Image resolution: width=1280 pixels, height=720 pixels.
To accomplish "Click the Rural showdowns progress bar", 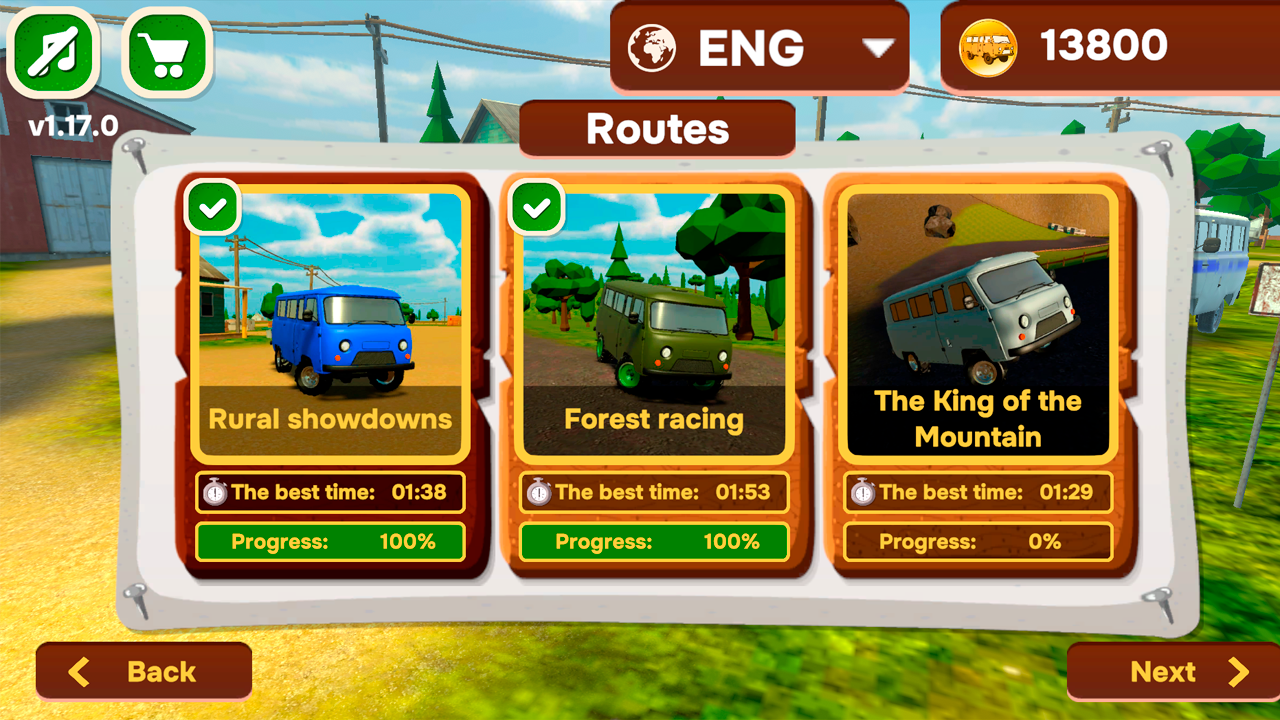I will [330, 542].
